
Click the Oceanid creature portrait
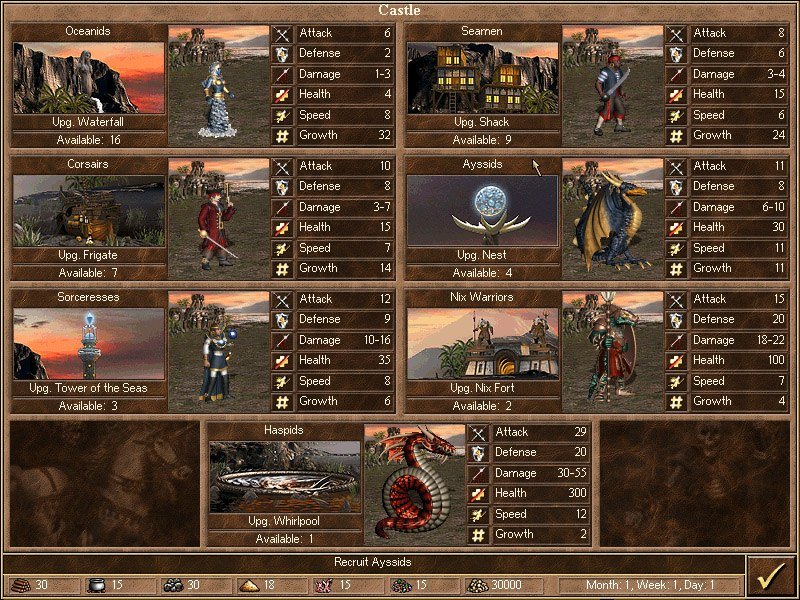[x=219, y=85]
